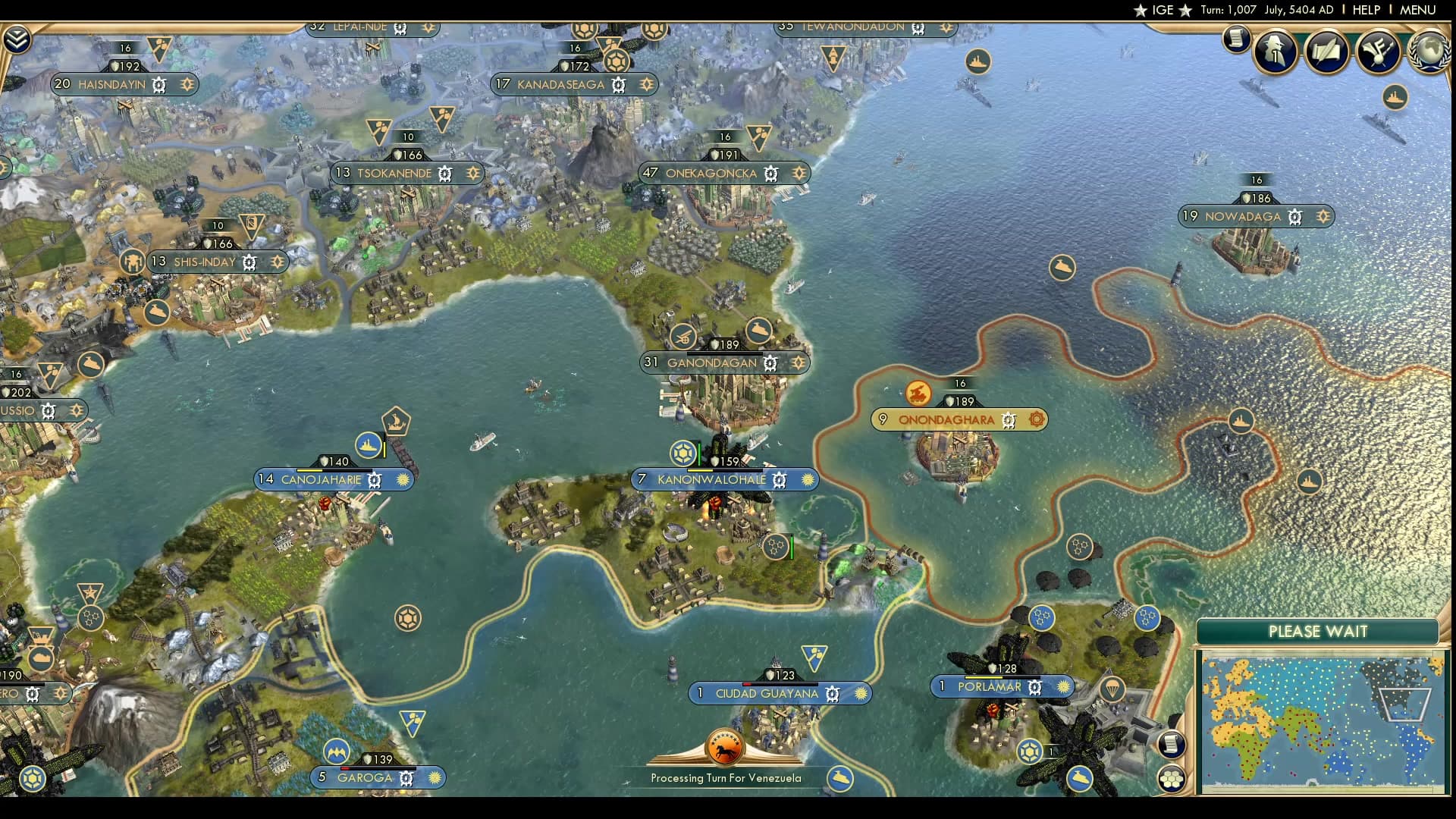Open the HELP Civilopedia link
Screen dimensions: 1456x819
pyautogui.click(x=1366, y=10)
